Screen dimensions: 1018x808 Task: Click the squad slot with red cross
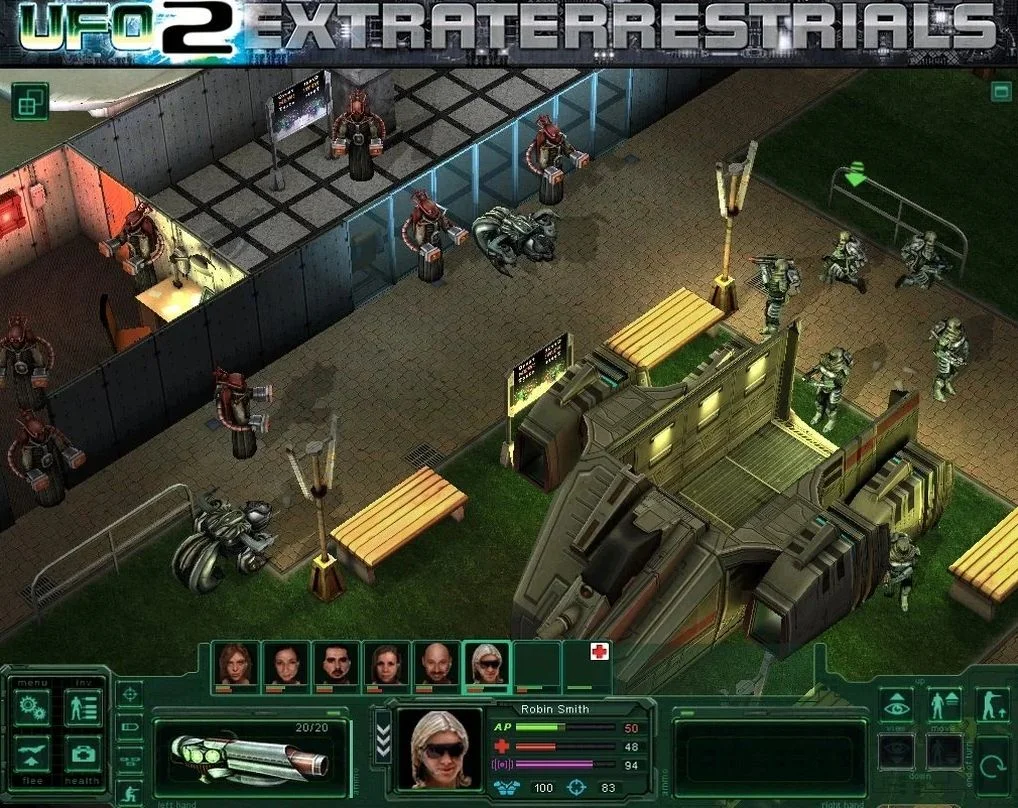coord(588,665)
